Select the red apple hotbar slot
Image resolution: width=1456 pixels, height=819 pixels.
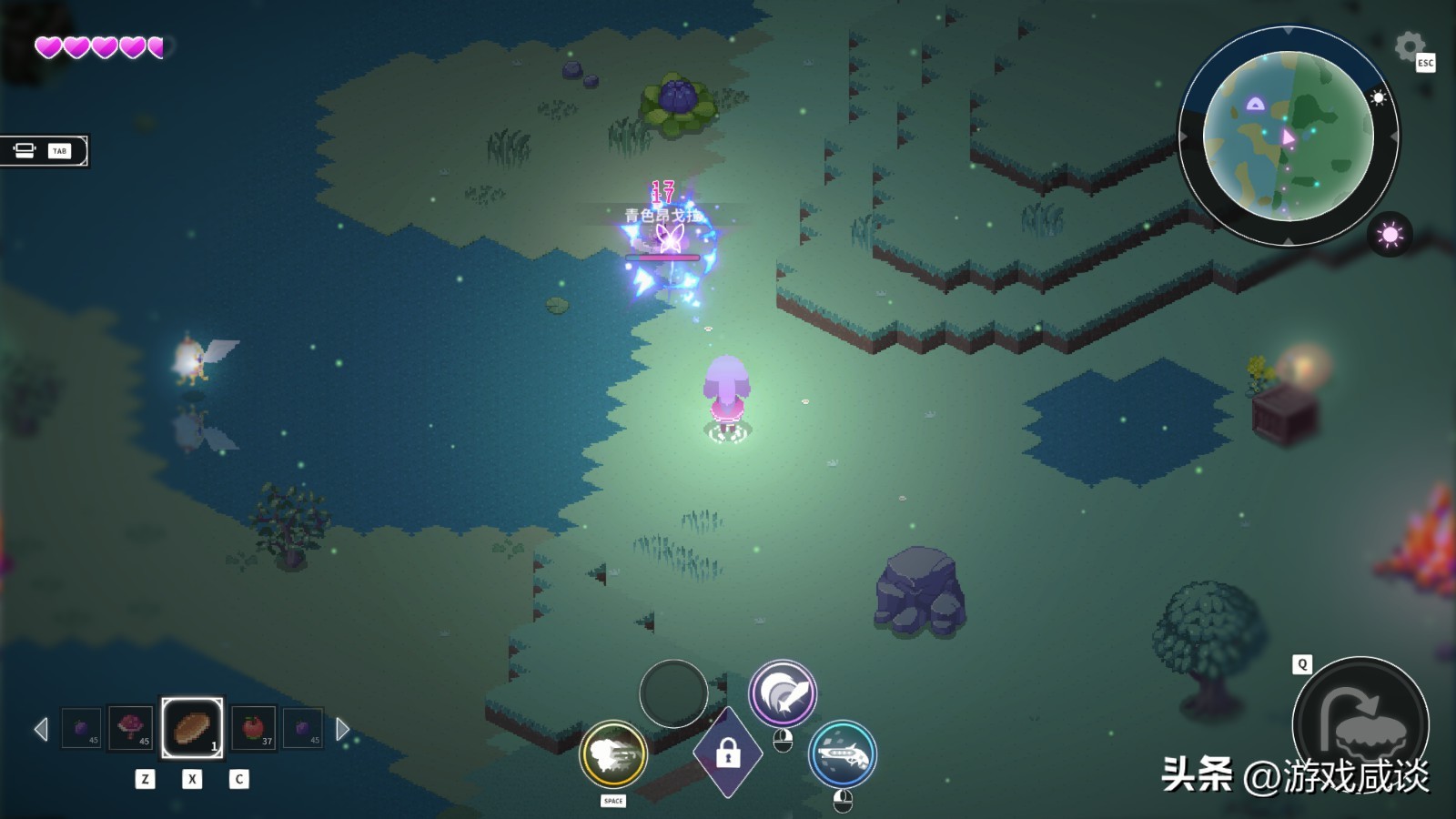pos(254,728)
